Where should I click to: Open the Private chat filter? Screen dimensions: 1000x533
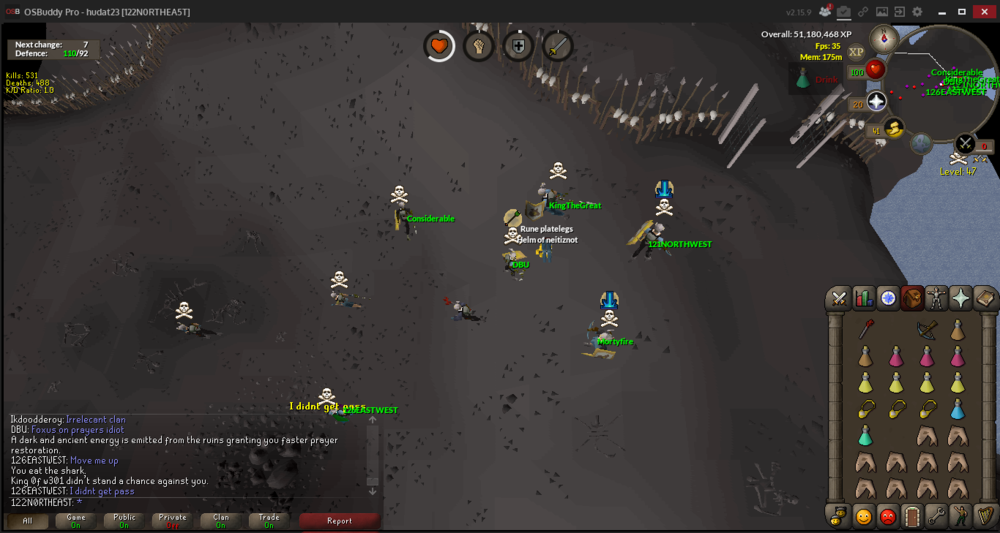(172, 521)
